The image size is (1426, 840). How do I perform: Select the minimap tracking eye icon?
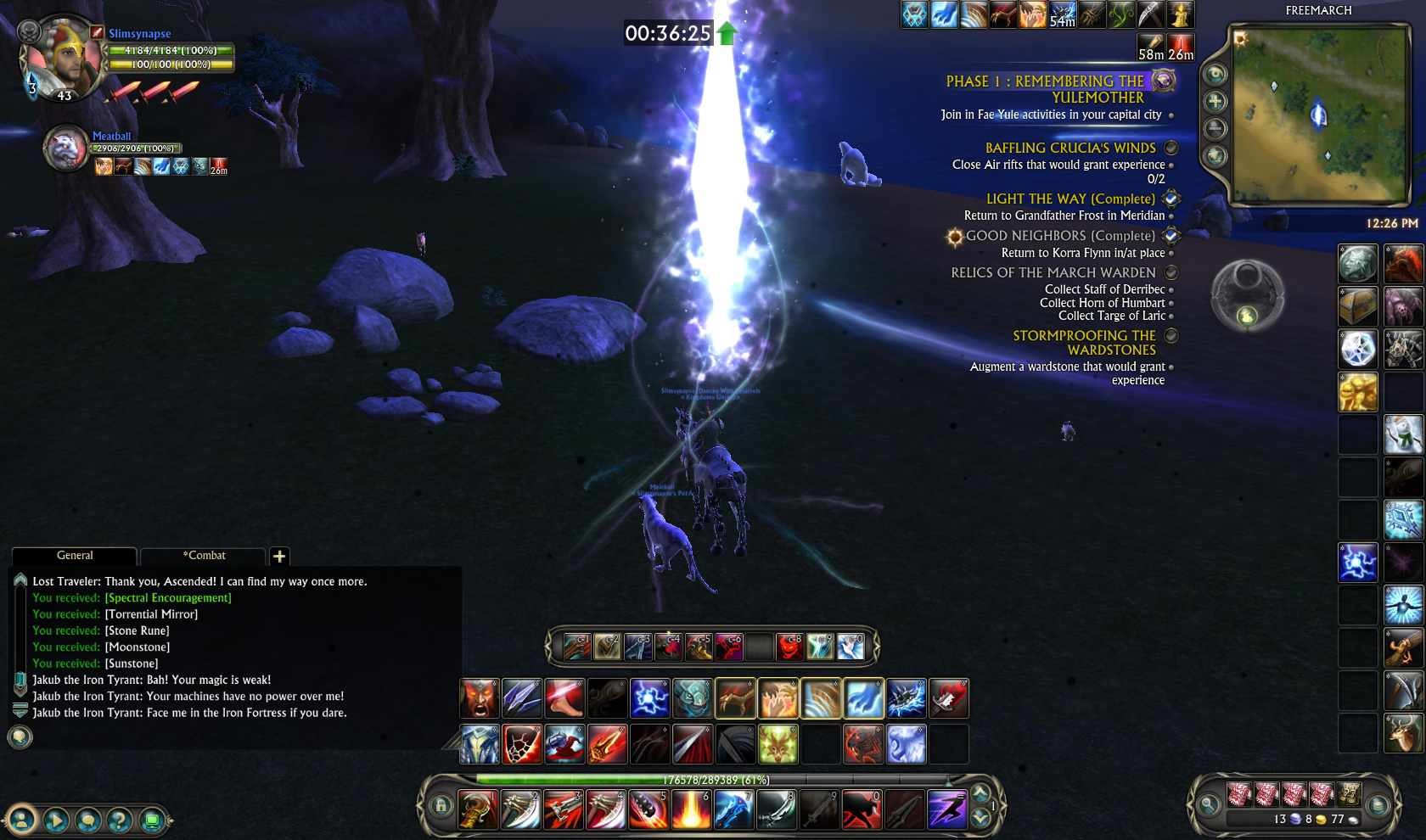(1216, 73)
